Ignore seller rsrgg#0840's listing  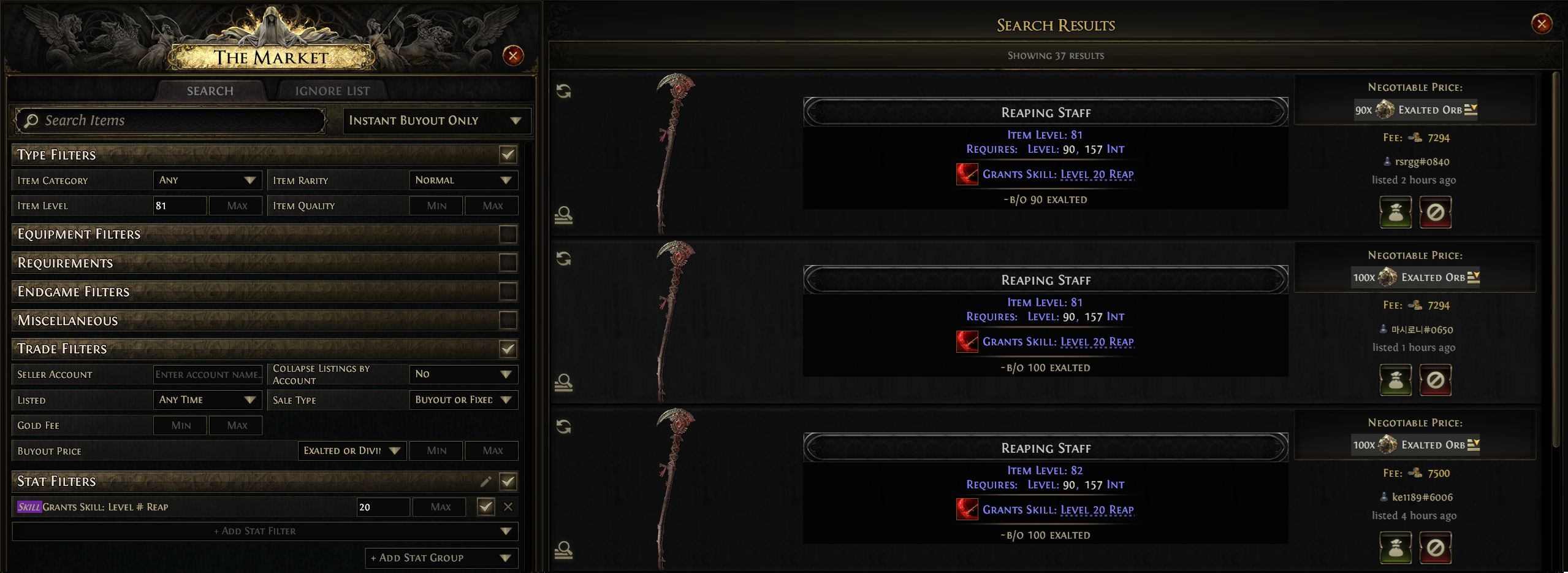[x=1435, y=212]
